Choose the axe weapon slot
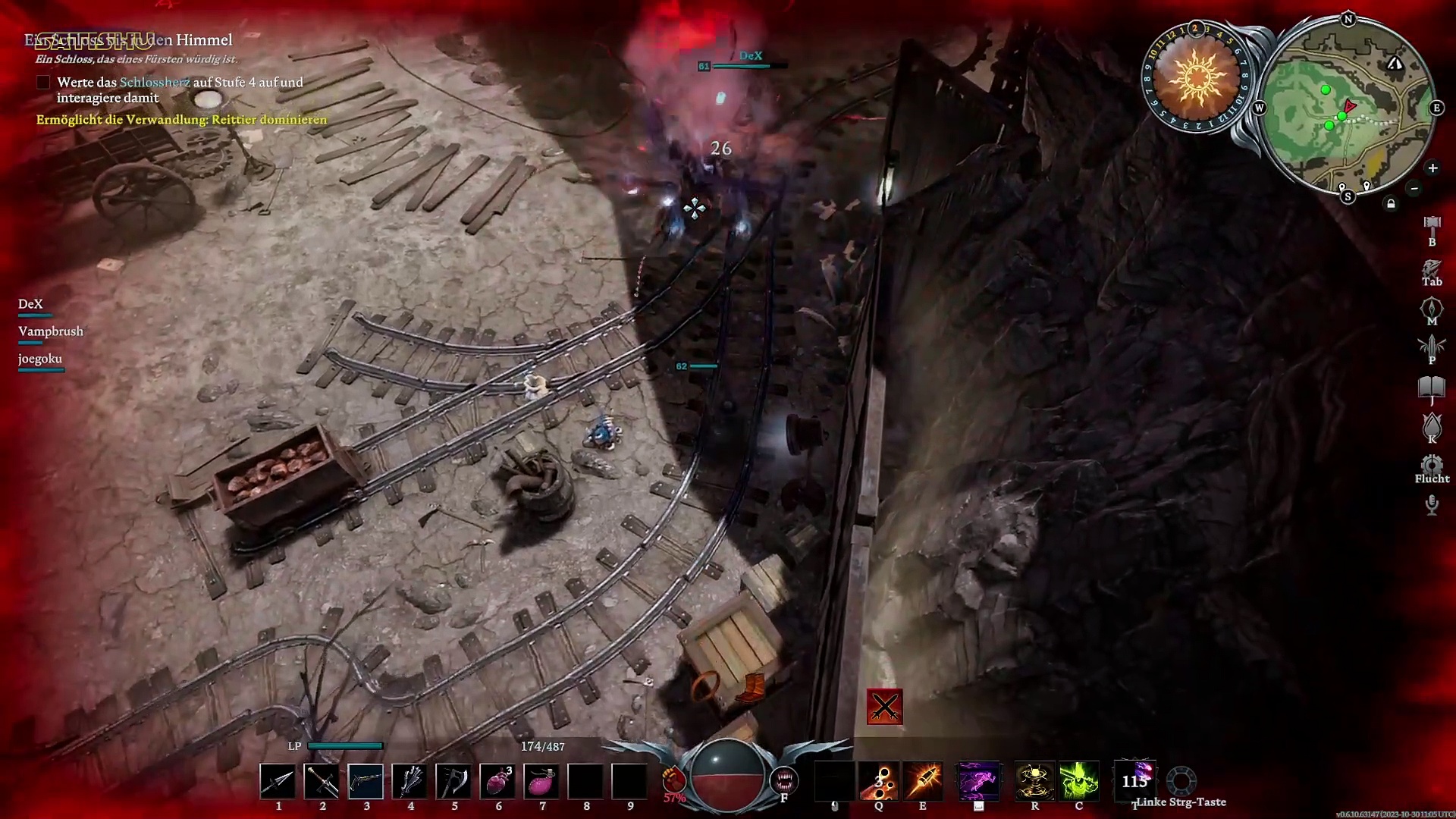 click(x=453, y=781)
